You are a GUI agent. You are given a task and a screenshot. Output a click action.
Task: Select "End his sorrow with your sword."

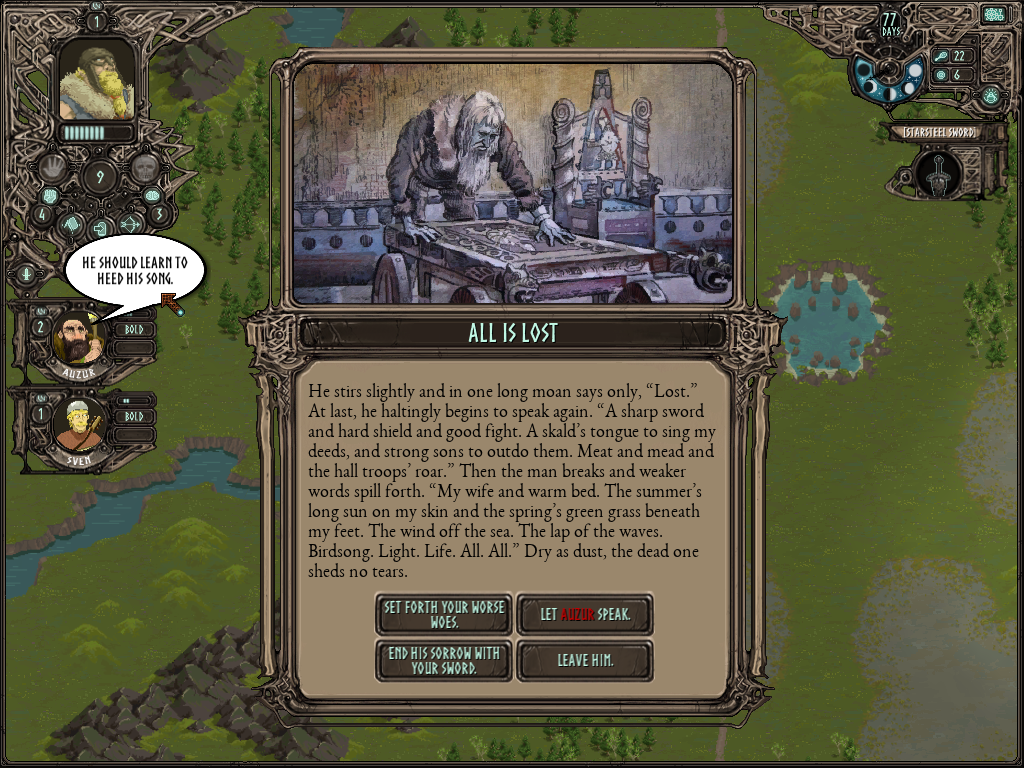tap(443, 661)
